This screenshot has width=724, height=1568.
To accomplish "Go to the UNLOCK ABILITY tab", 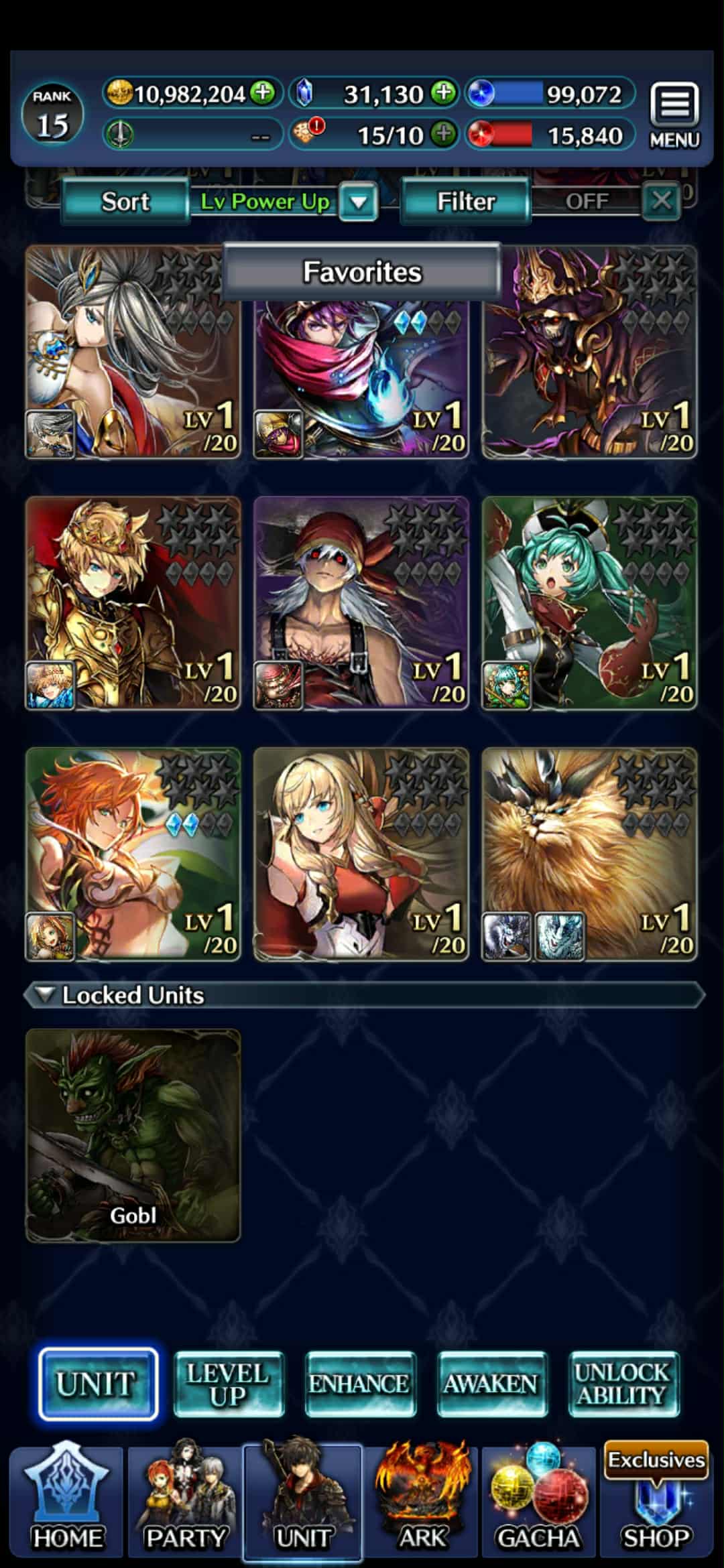I will click(623, 1384).
